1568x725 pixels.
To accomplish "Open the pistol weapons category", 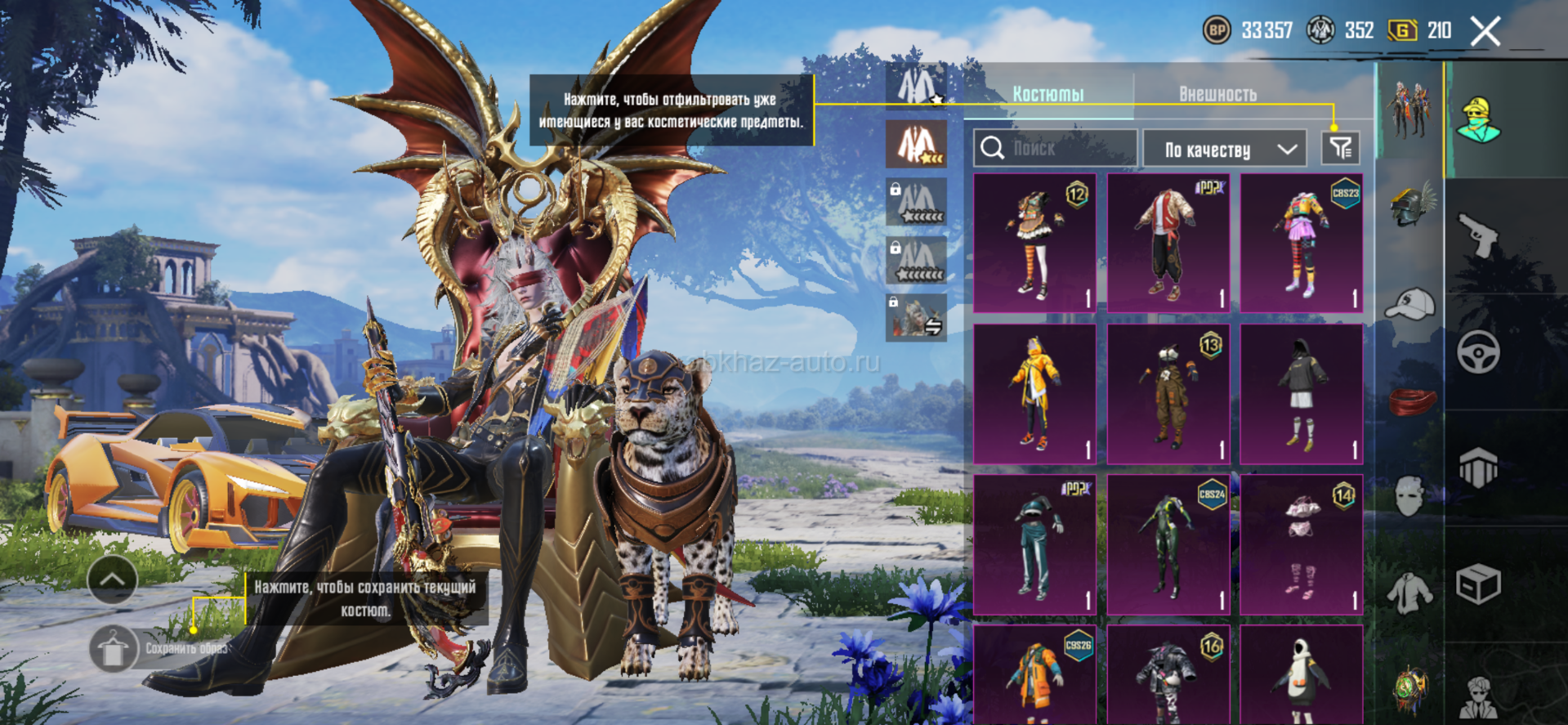I will coord(1478,235).
